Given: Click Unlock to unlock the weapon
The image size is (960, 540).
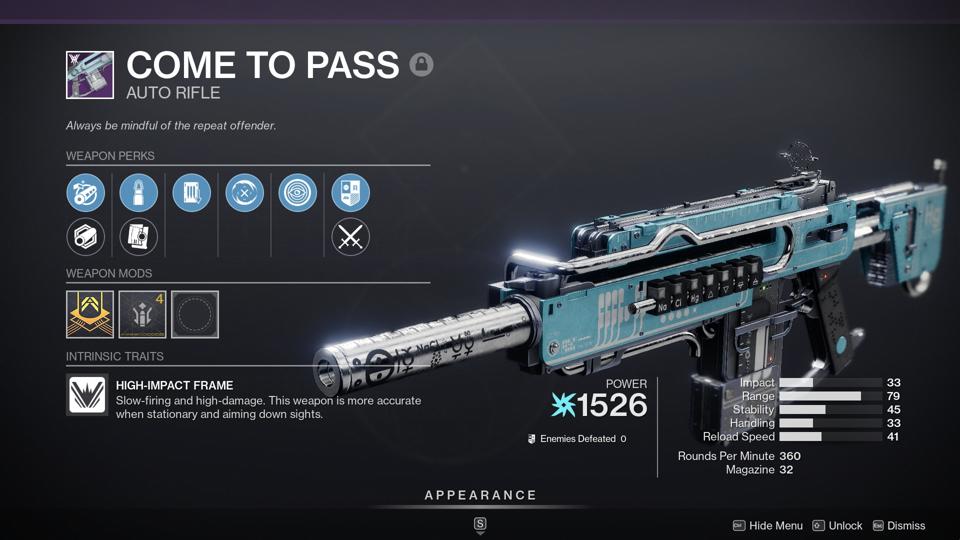Looking at the screenshot, I should click(838, 525).
